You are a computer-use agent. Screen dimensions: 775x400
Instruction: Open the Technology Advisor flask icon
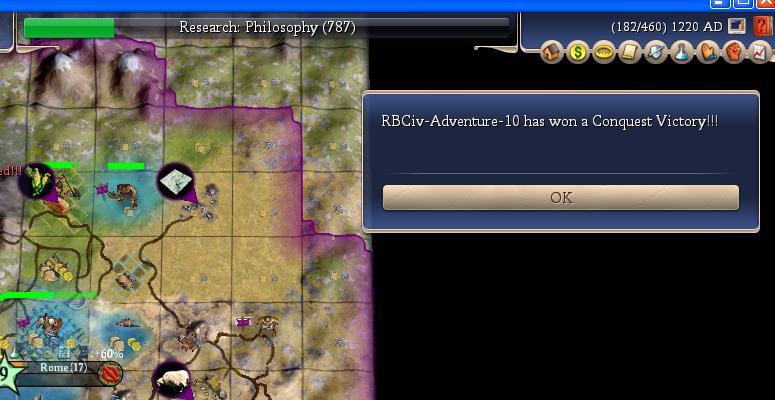tap(681, 52)
